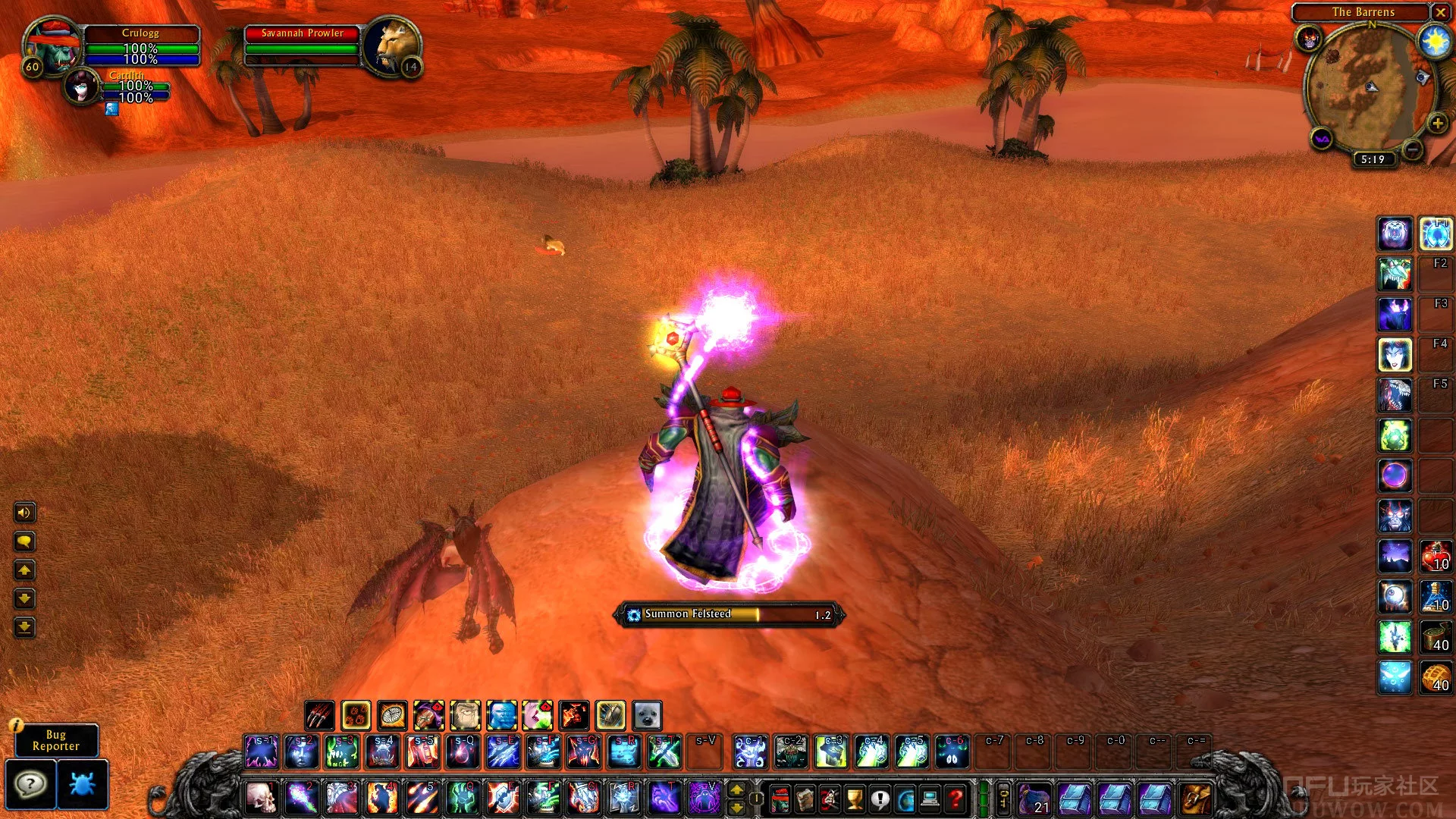Viewport: 1456px width, 819px height.
Task: Open the chat speech bubble button
Action: [24, 541]
